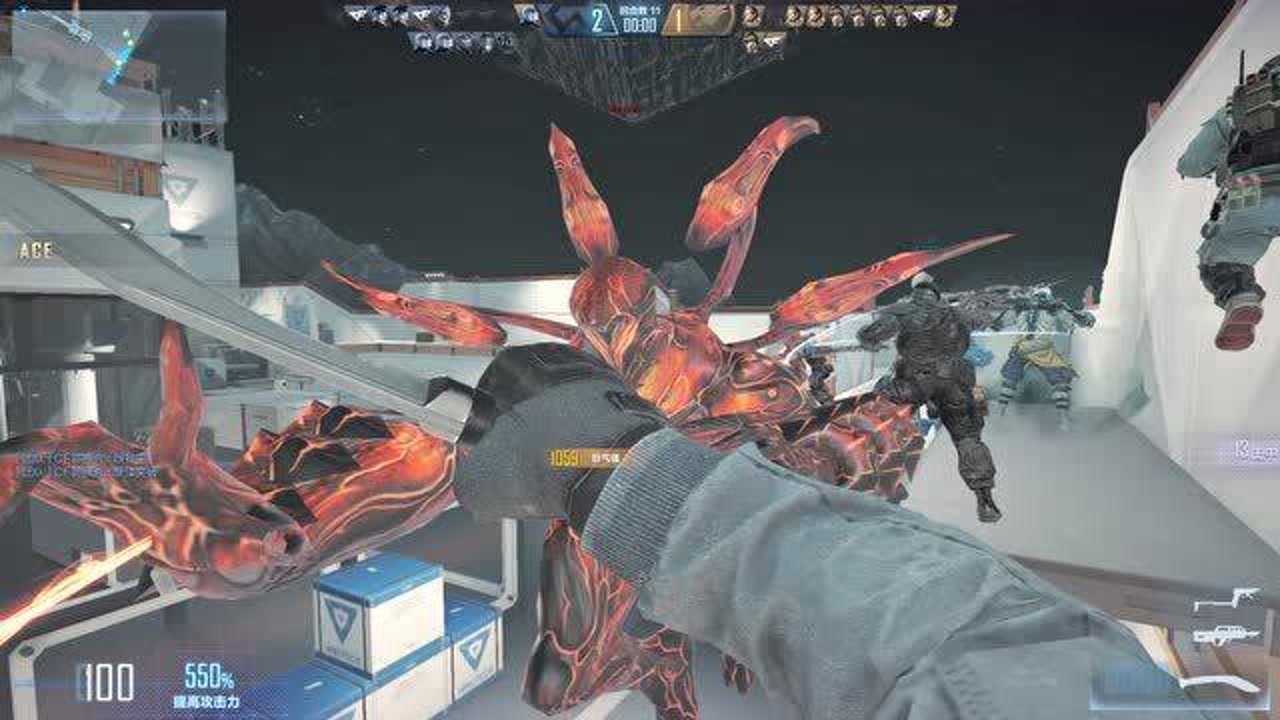Select the knife weapon slot

pyautogui.click(x=1223, y=684)
